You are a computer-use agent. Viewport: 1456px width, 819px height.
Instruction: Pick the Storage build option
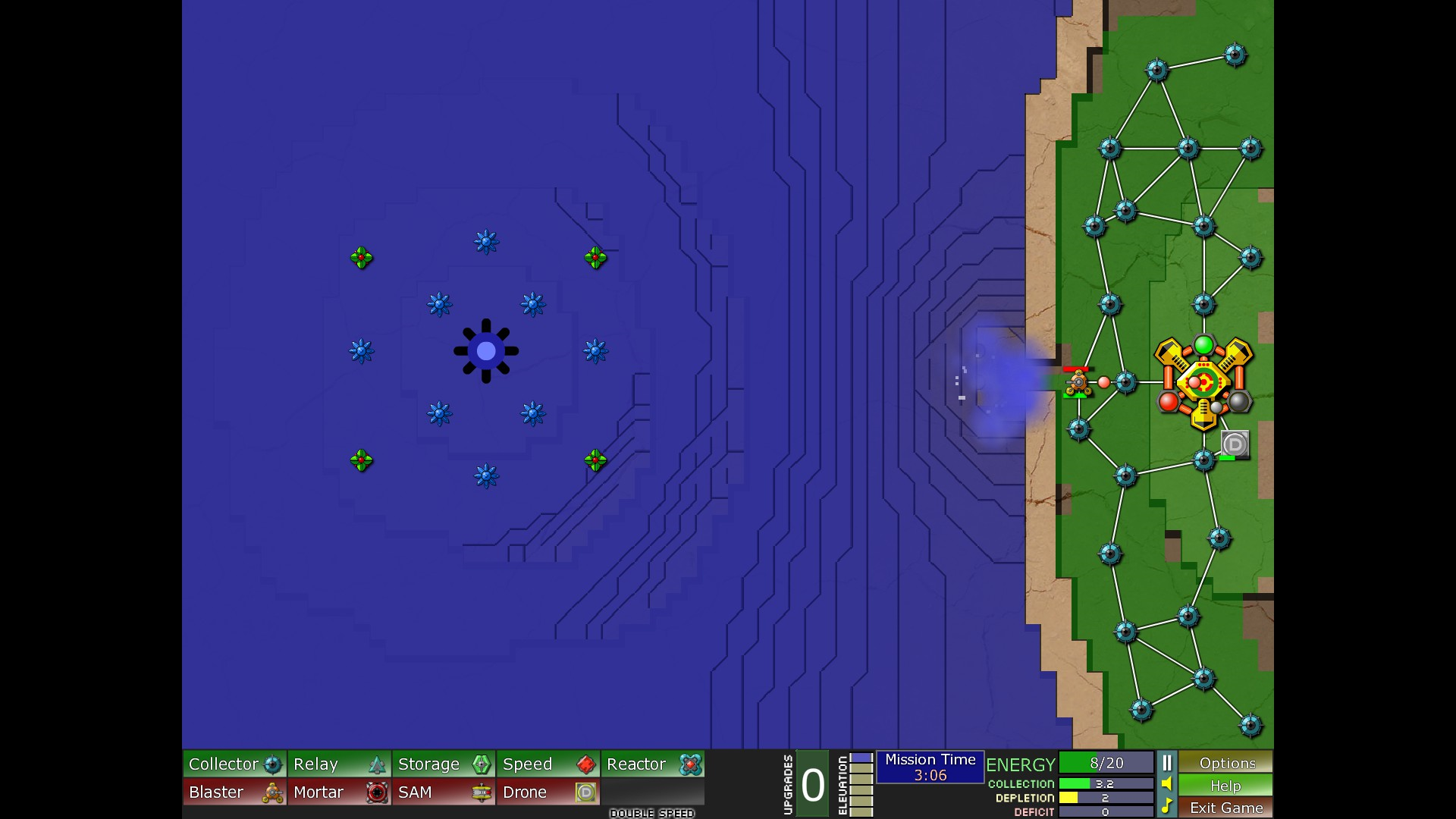tap(444, 764)
